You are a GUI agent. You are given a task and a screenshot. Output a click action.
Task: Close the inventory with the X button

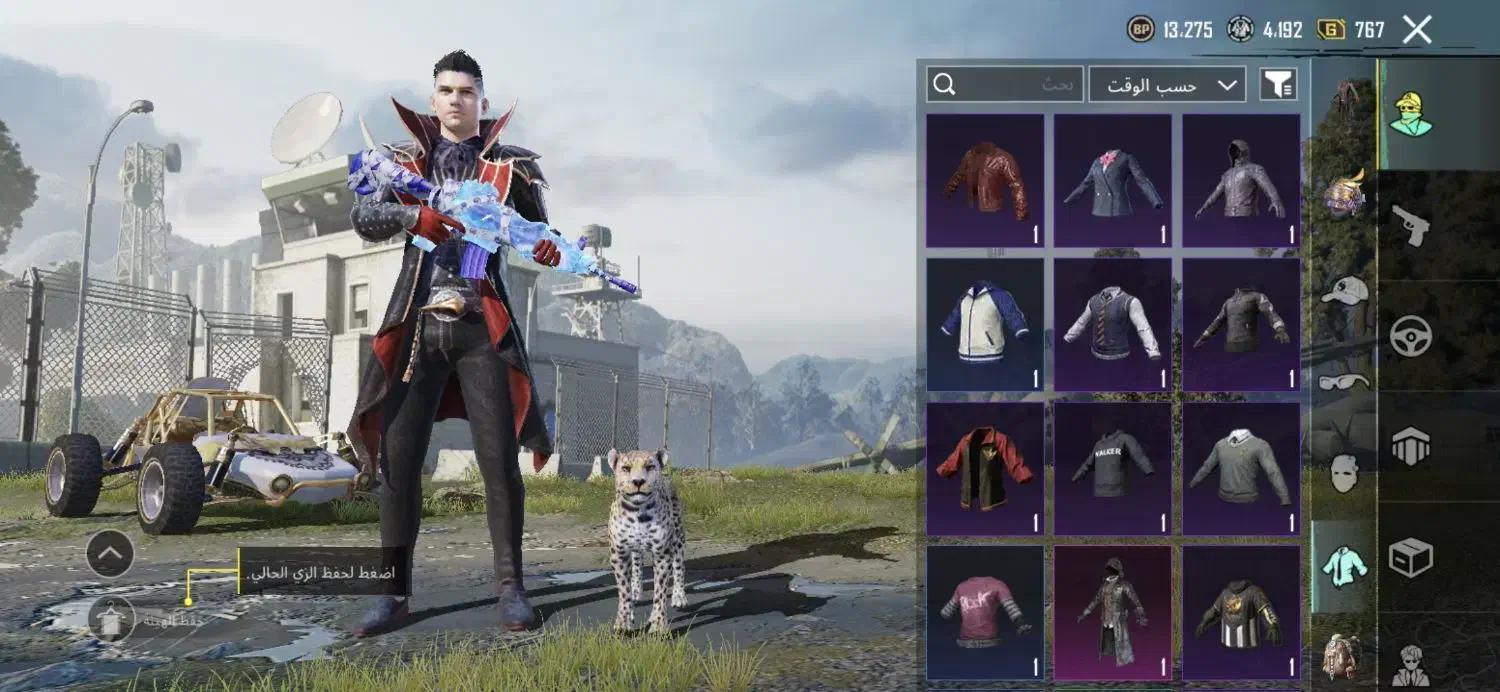(1417, 30)
